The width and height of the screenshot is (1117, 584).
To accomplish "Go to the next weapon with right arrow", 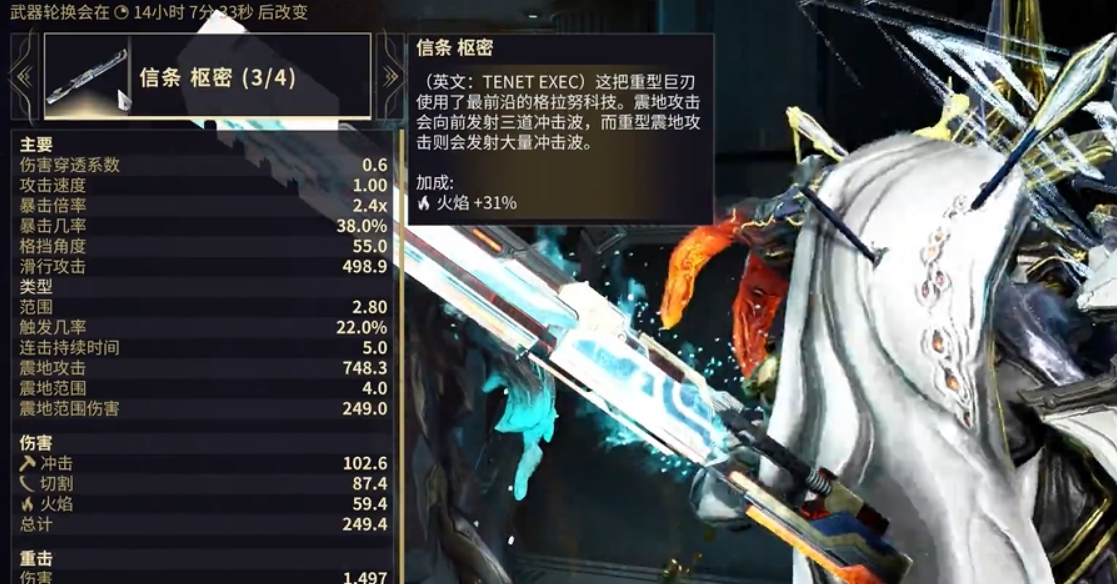I will (388, 76).
